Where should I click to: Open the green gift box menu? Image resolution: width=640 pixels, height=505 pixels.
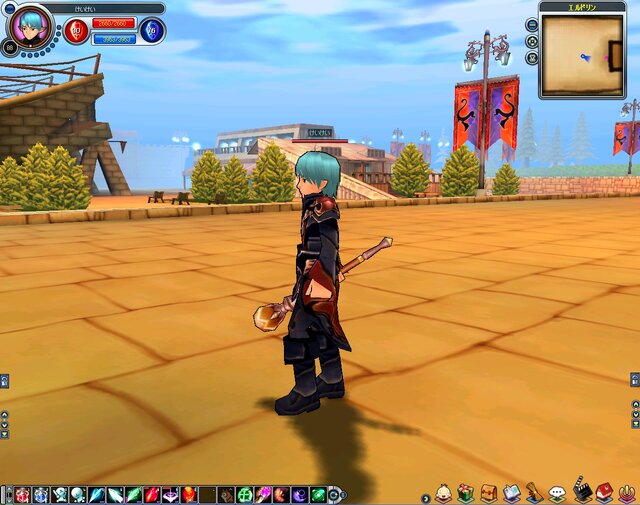point(466,493)
